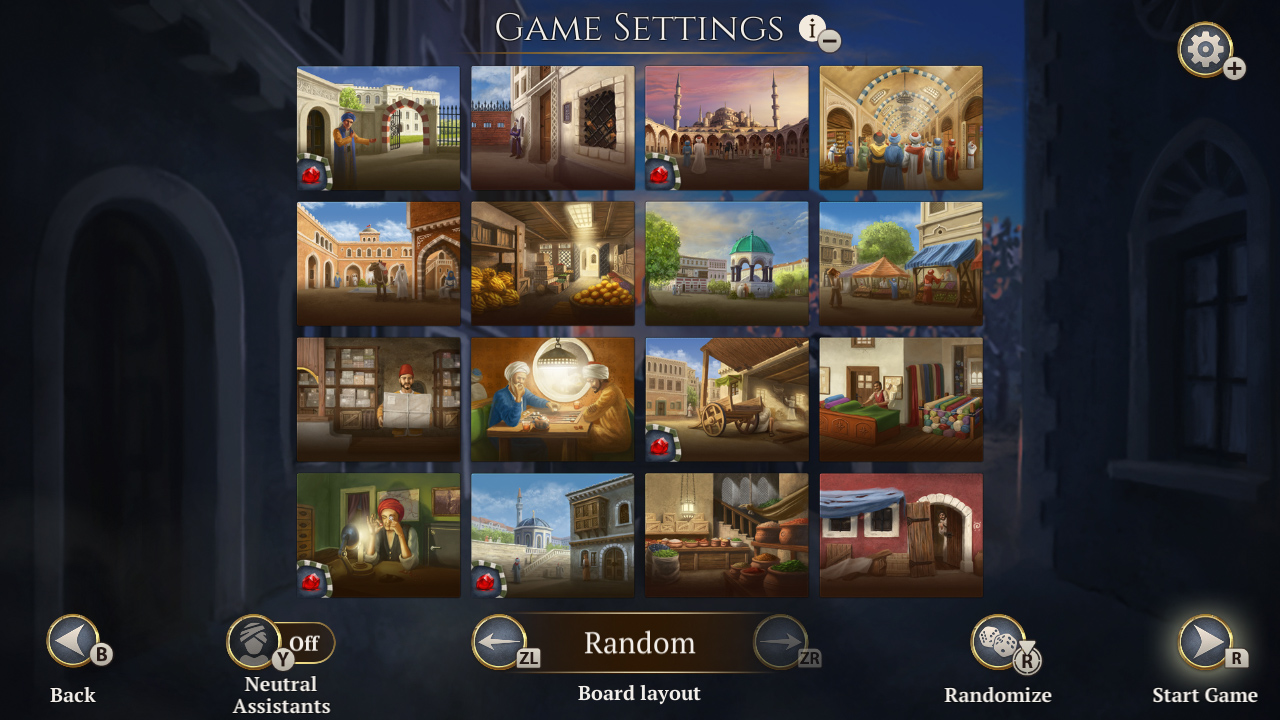1280x720 pixels.
Task: Select the backgammon players tea house tile
Action: tap(552, 399)
